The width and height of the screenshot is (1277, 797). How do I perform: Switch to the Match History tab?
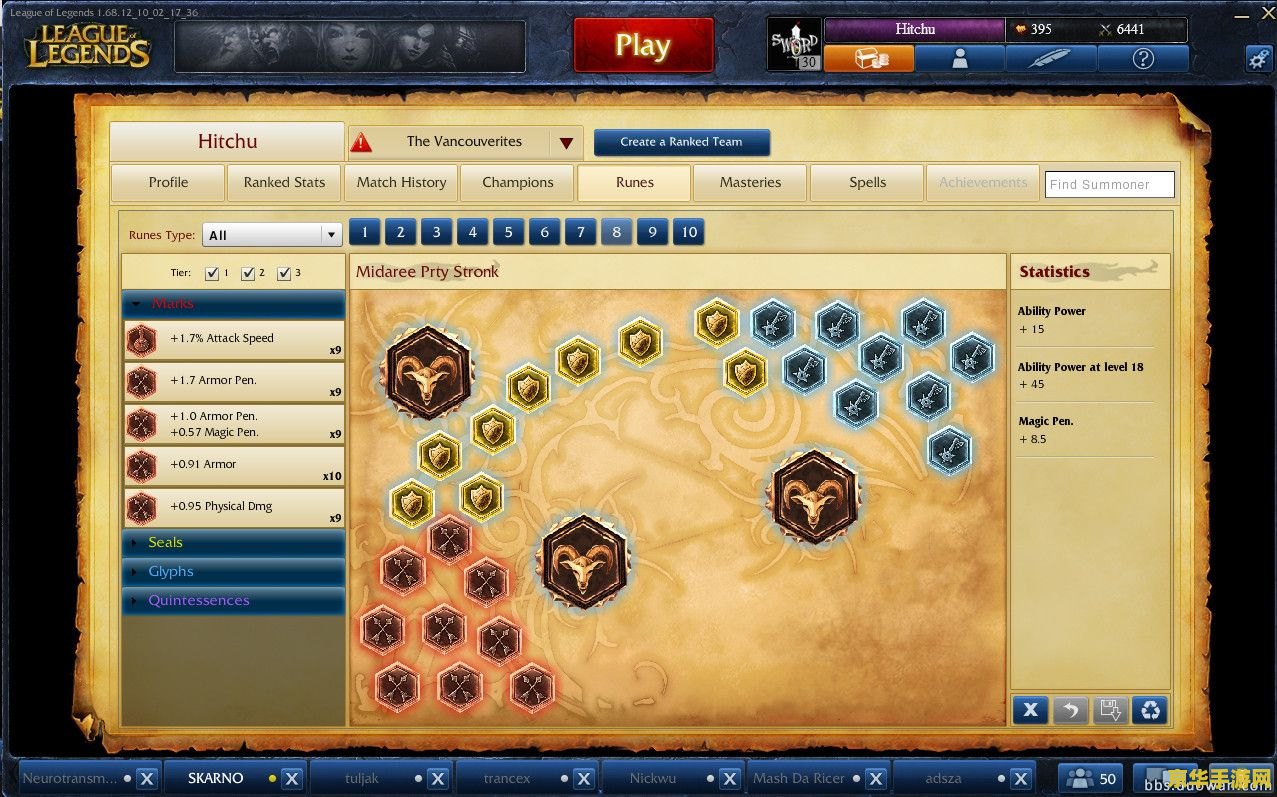point(401,182)
